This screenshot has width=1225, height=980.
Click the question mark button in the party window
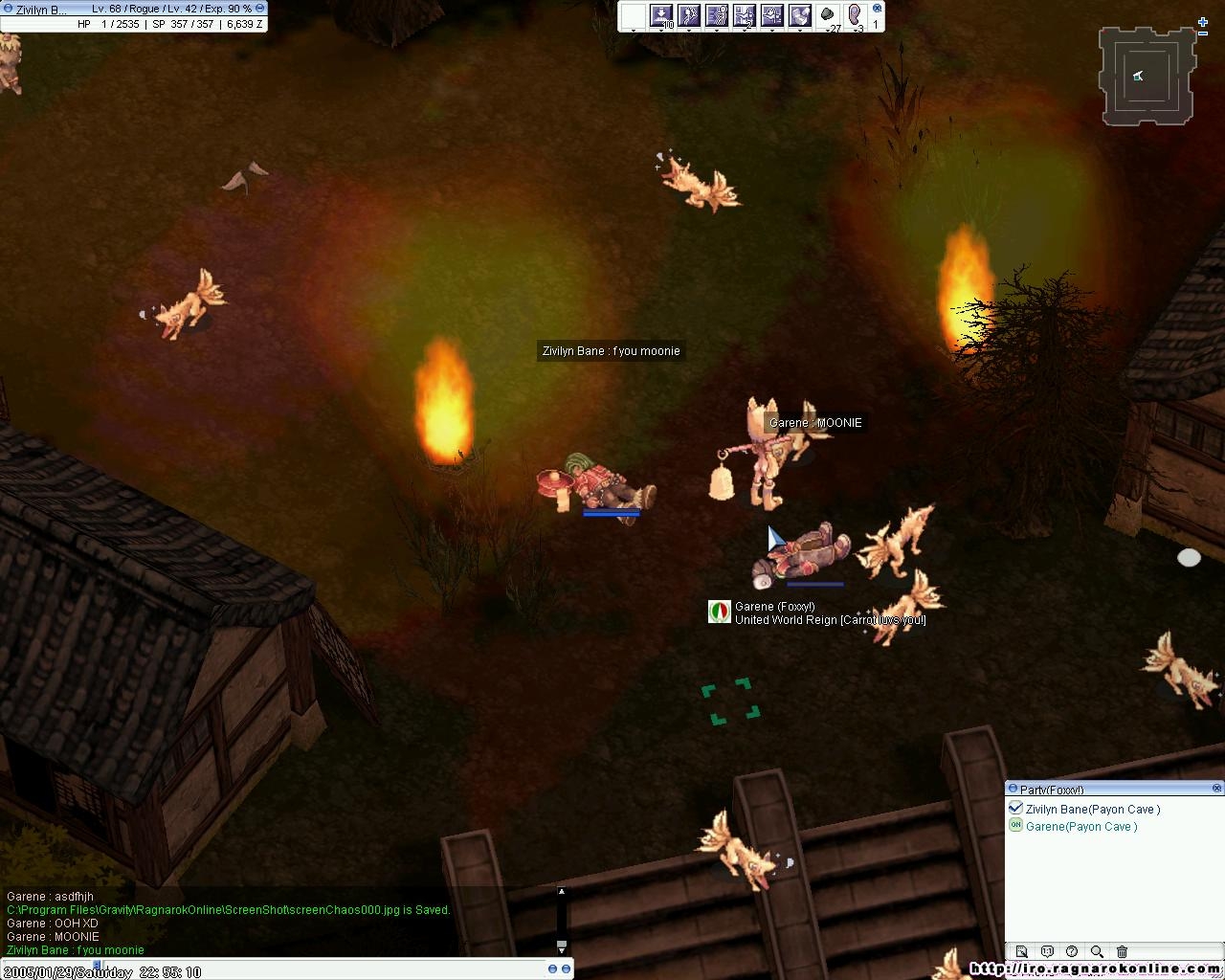[x=1072, y=951]
